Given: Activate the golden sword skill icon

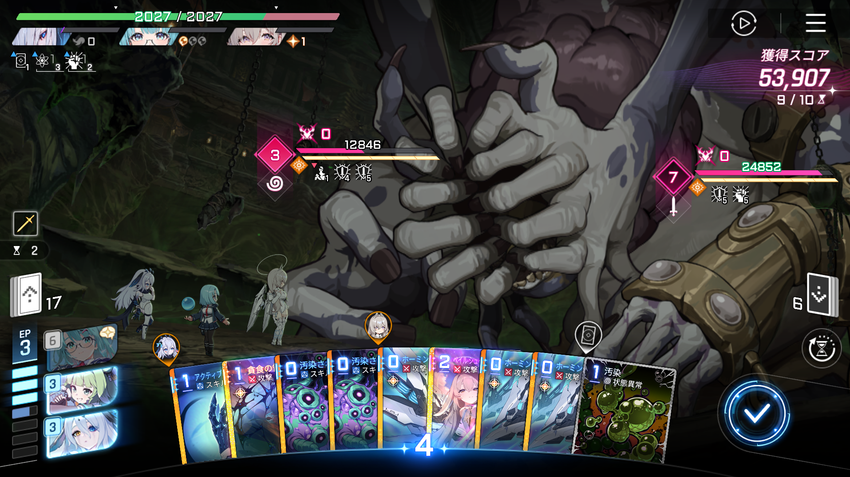Looking at the screenshot, I should click(26, 224).
